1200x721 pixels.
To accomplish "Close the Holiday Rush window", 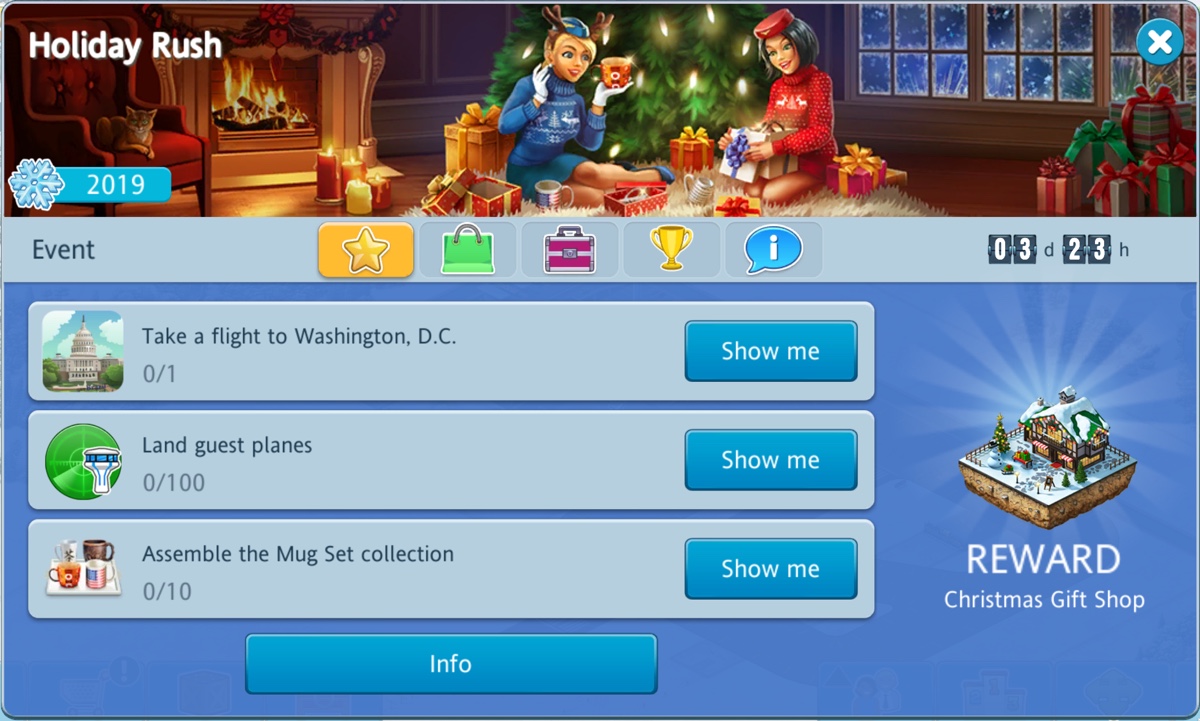I will tap(1159, 42).
